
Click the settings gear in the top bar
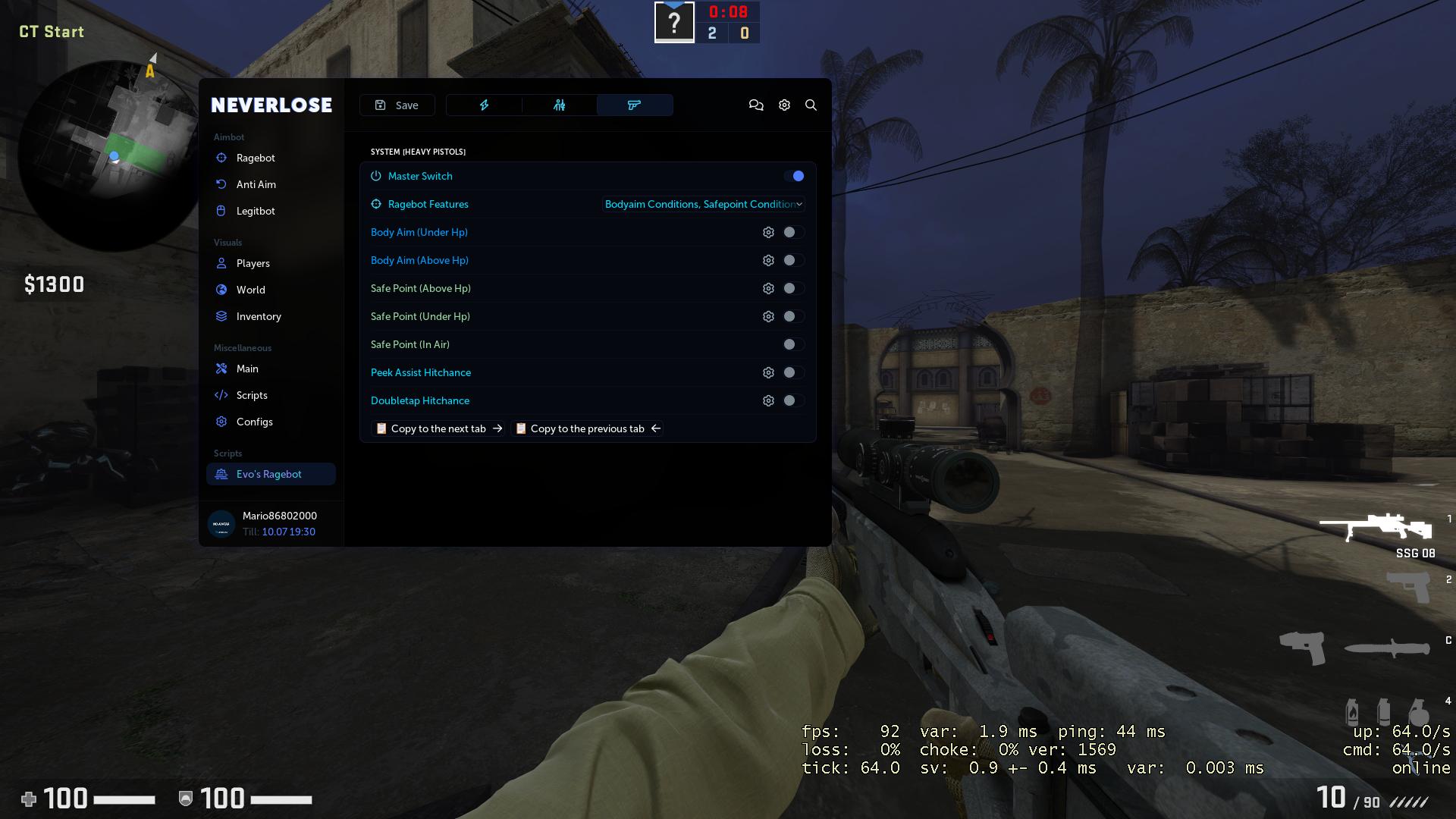(784, 105)
